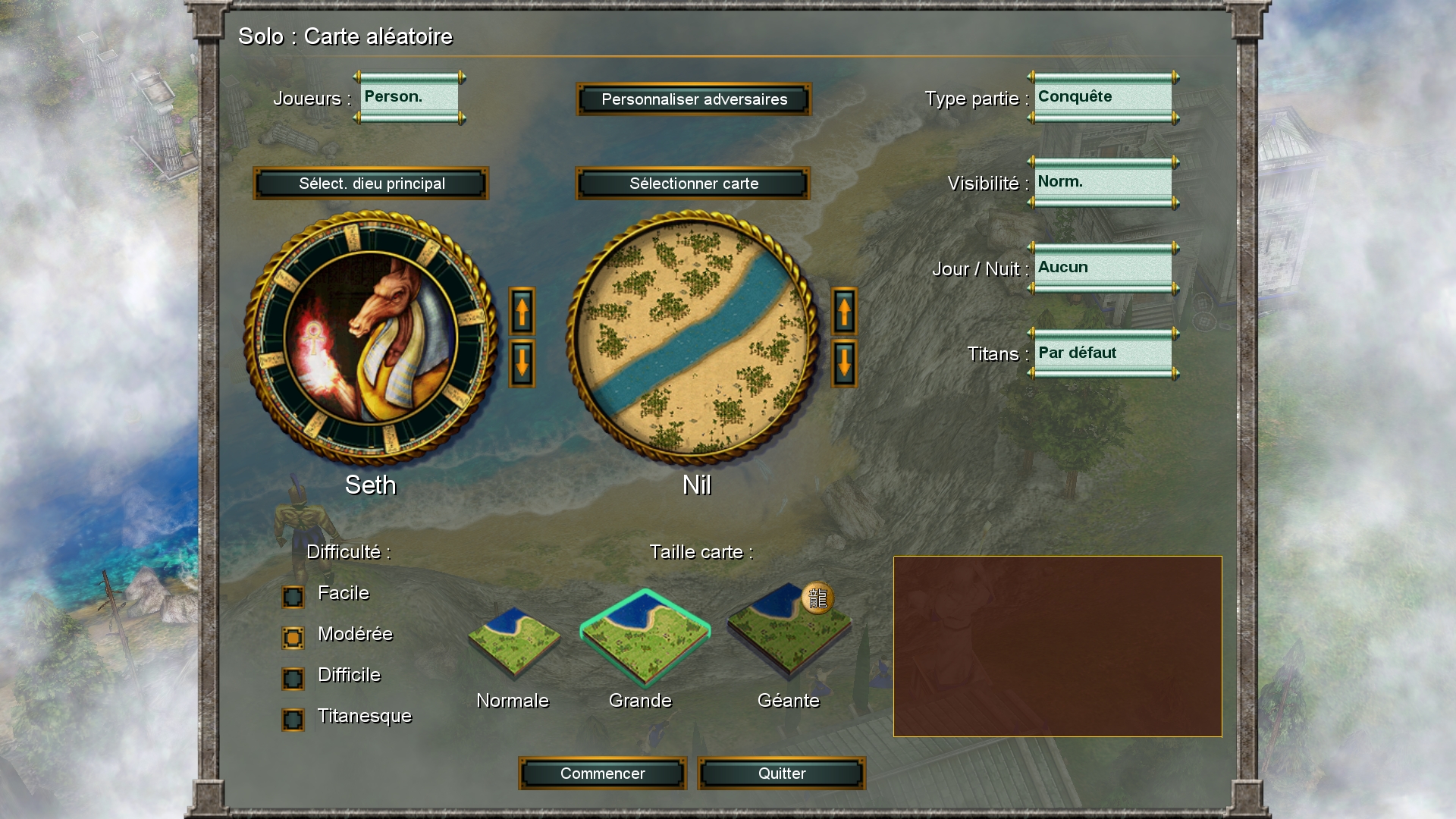The width and height of the screenshot is (1456, 819).
Task: Change the Jour / Nuit setting
Action: [1103, 268]
